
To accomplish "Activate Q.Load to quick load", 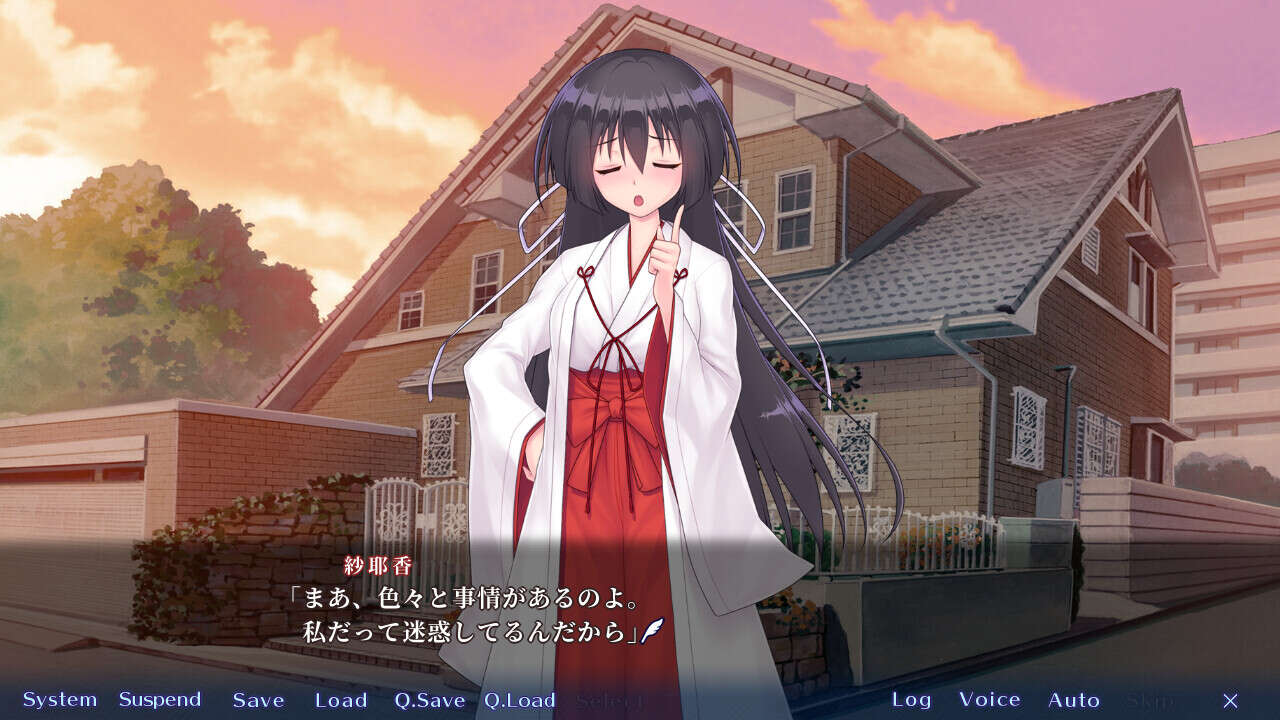I will pyautogui.click(x=519, y=700).
